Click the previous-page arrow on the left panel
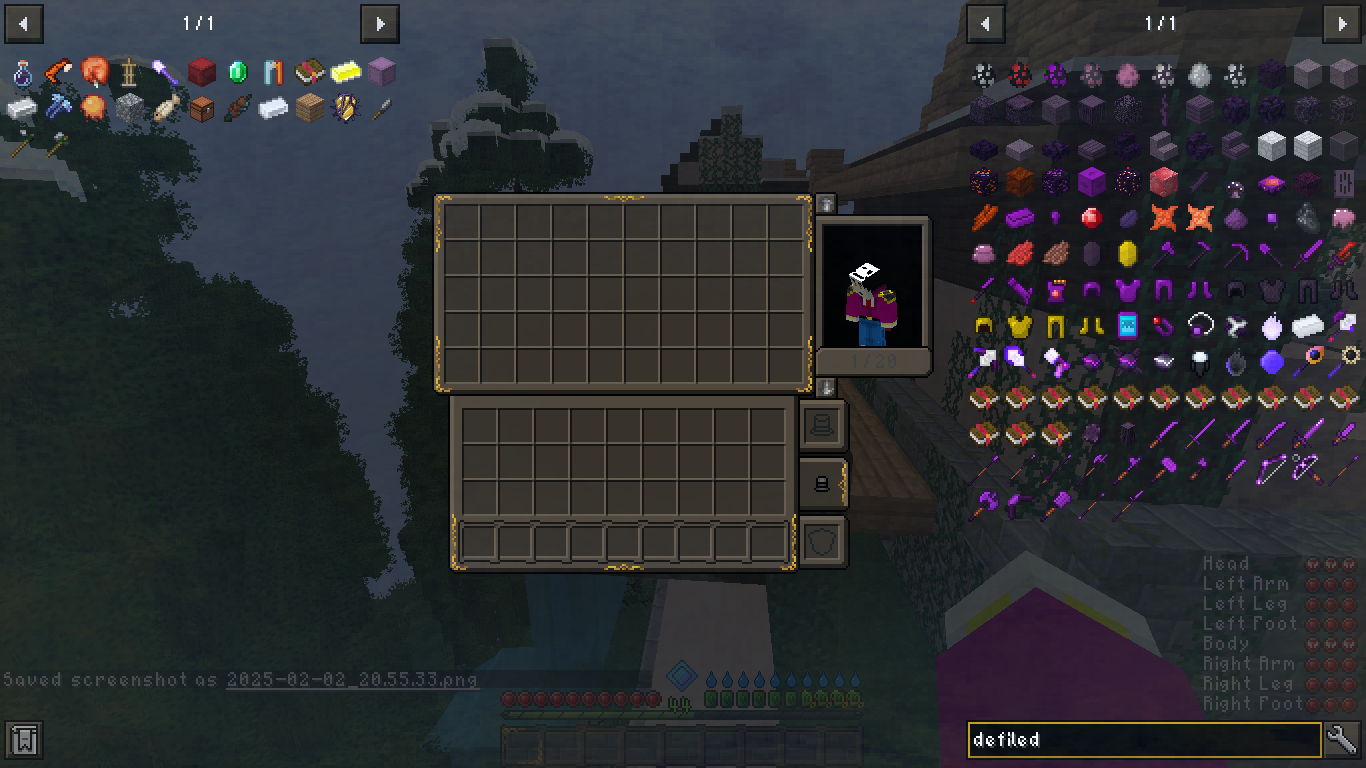Image resolution: width=1366 pixels, height=768 pixels. click(23, 24)
